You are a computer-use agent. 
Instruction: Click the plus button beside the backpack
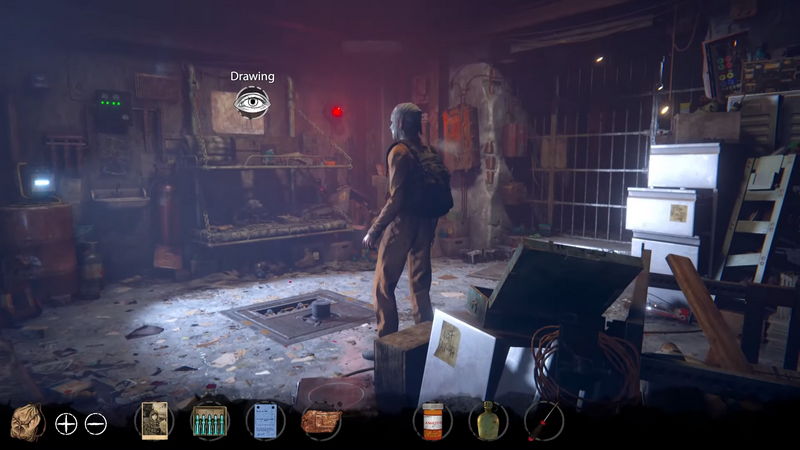[66, 423]
